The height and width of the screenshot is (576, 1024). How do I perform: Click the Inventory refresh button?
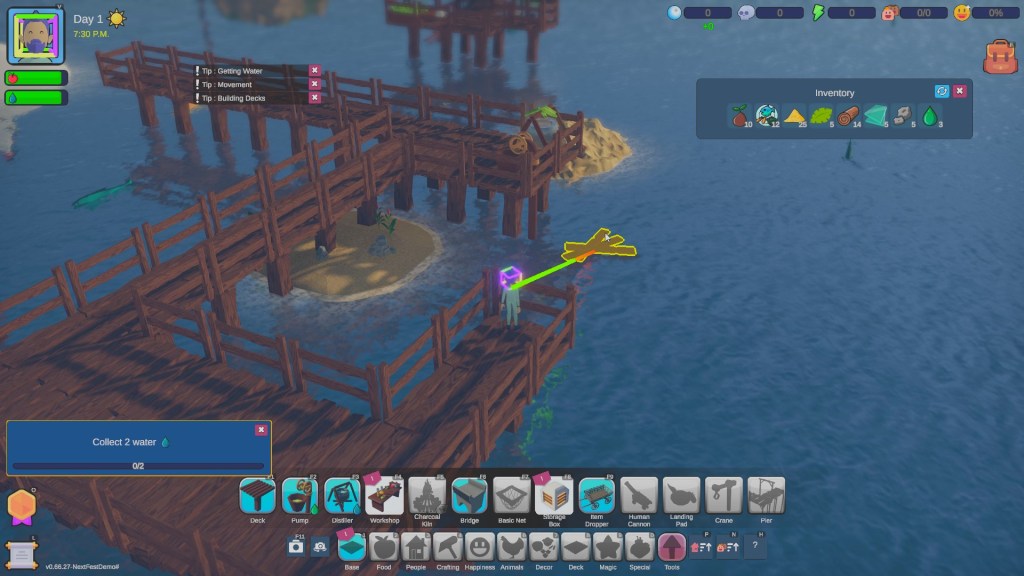[941, 91]
